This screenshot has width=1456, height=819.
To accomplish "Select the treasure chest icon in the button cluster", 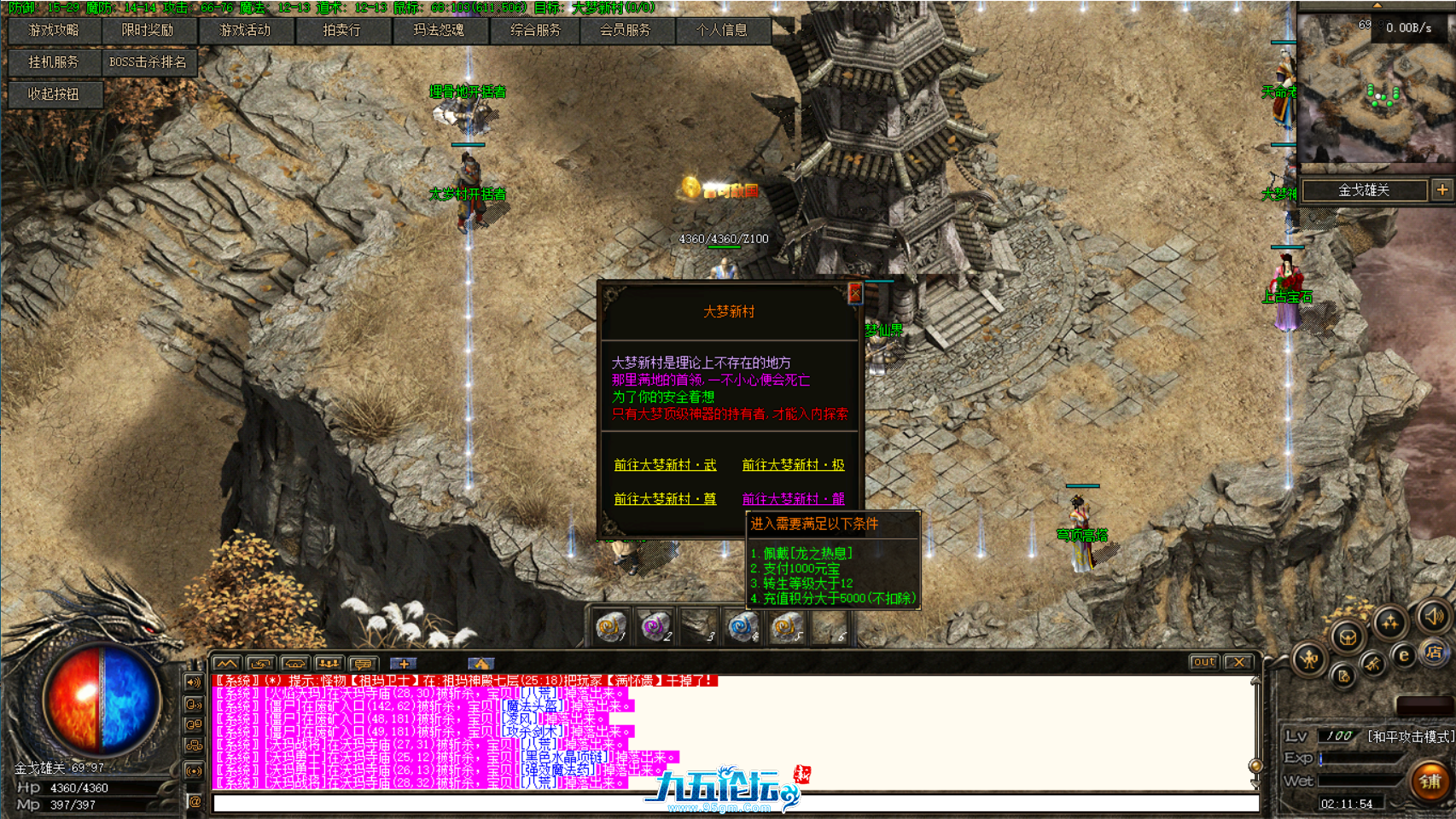I will click(x=1348, y=636).
